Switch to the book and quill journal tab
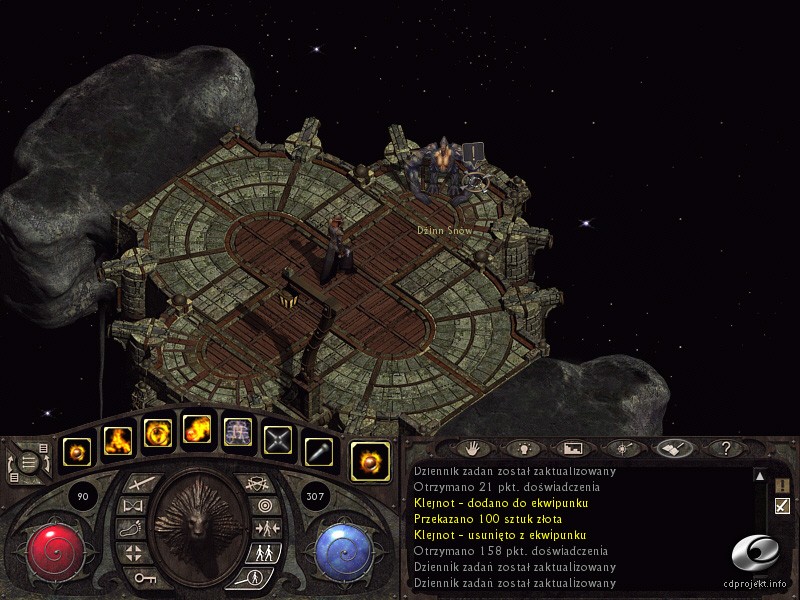Image resolution: width=800 pixels, height=600 pixels. click(673, 449)
